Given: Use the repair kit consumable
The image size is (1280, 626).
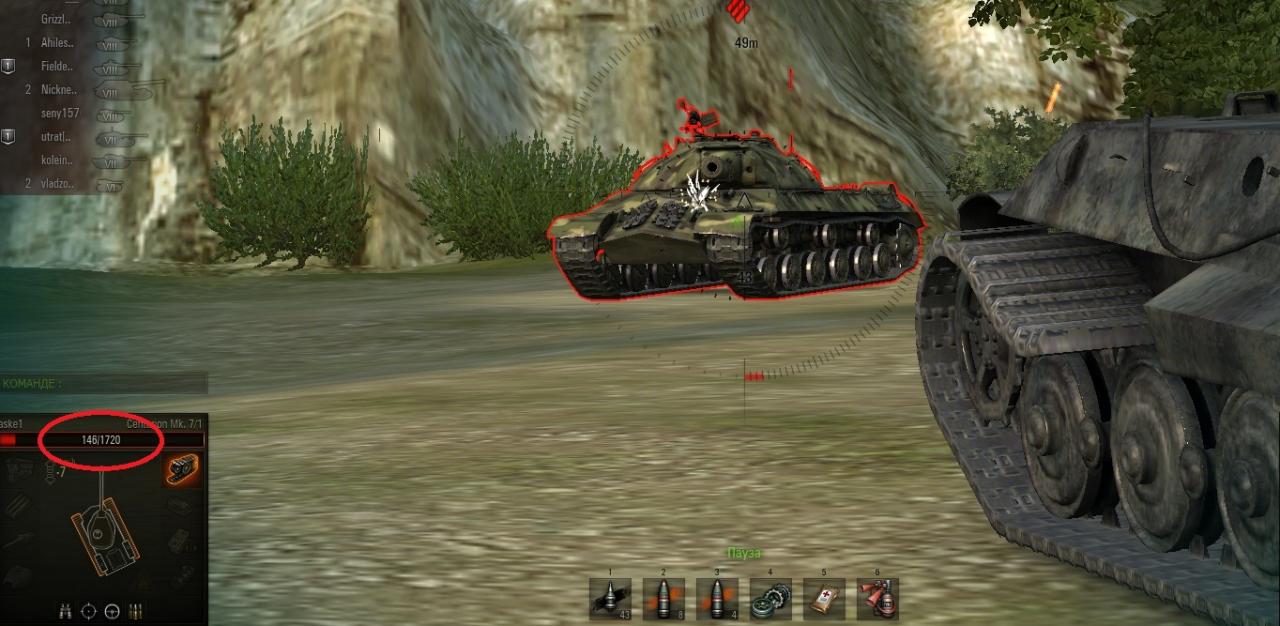Looking at the screenshot, I should (770, 599).
